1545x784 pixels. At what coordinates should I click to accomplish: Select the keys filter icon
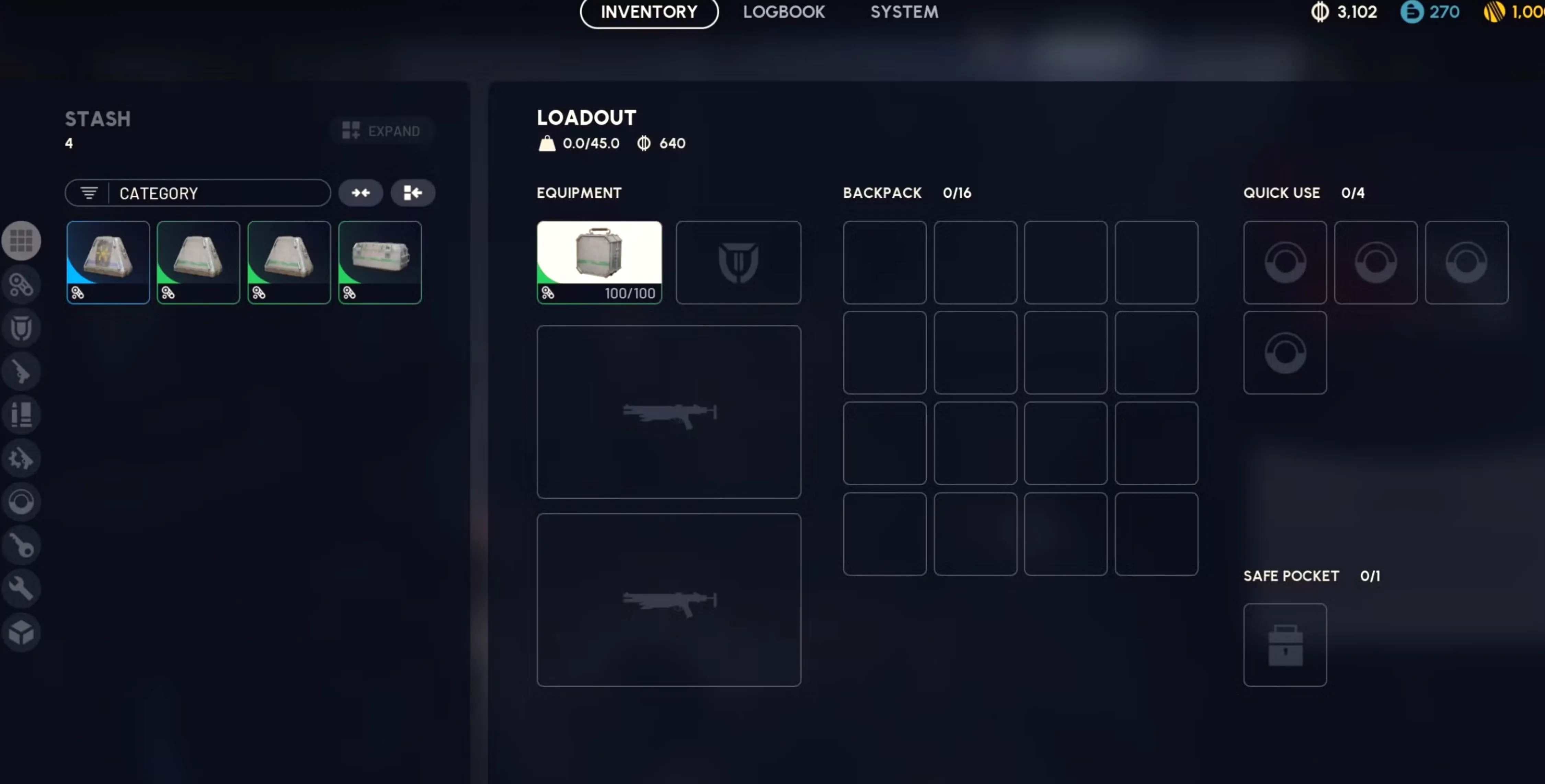coord(22,545)
